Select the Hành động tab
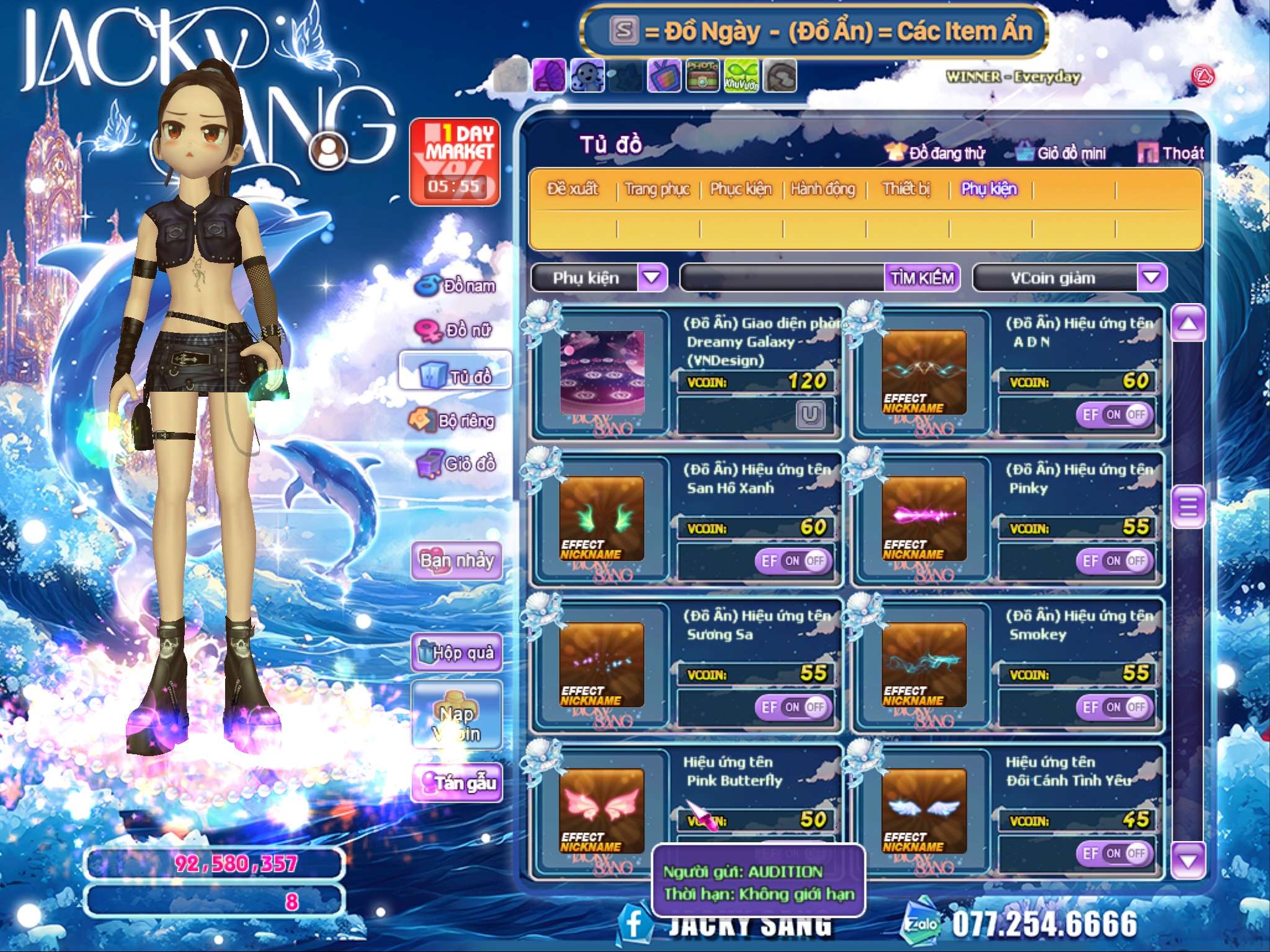1270x952 pixels. click(x=823, y=189)
